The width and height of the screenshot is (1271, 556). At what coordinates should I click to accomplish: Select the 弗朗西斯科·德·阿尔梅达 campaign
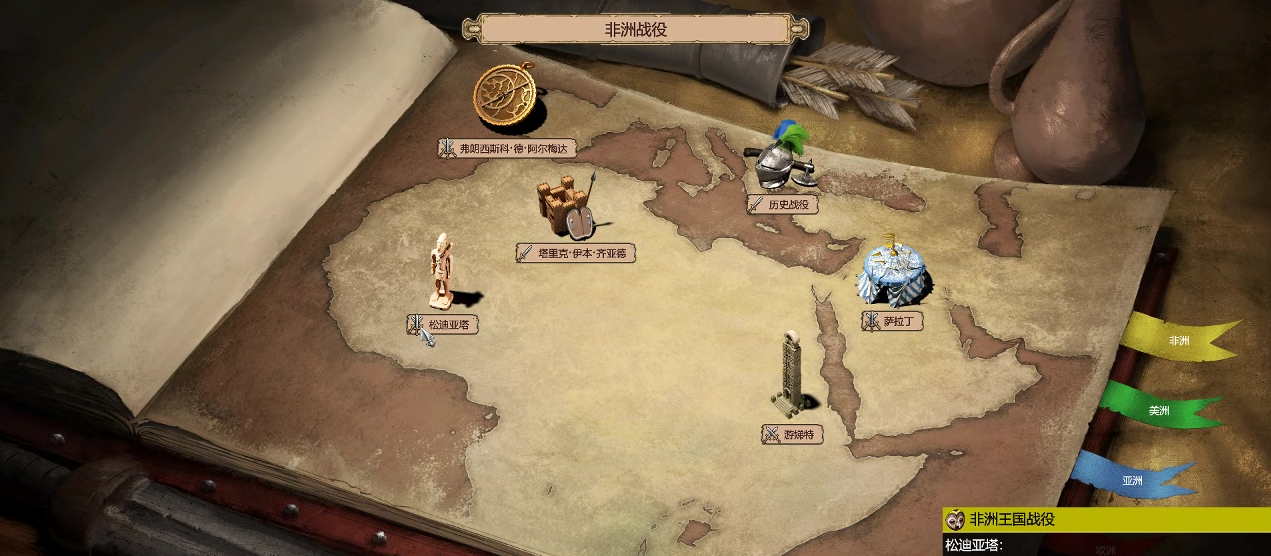pyautogui.click(x=507, y=148)
